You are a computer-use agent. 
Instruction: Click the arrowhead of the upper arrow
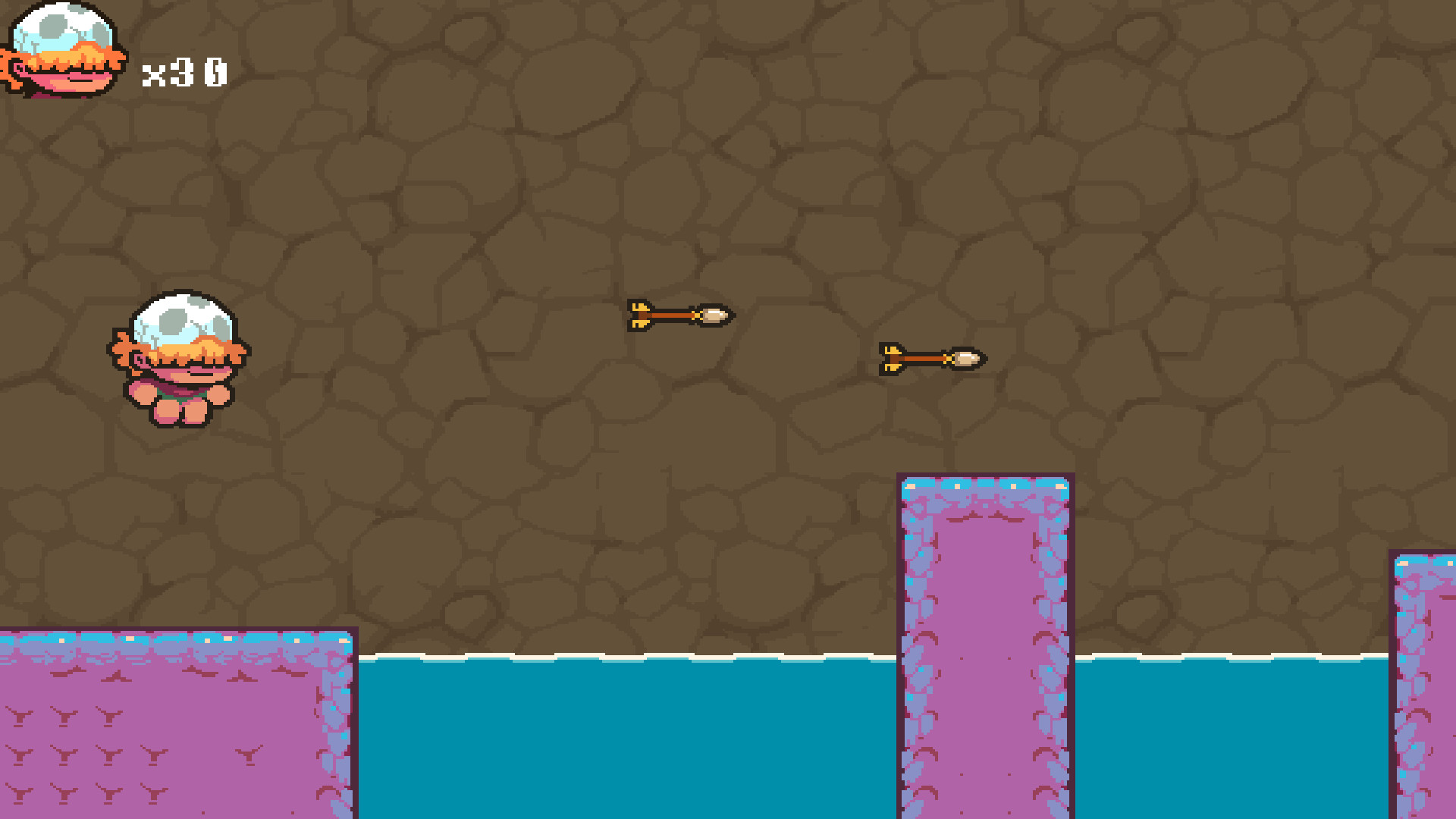[714, 314]
